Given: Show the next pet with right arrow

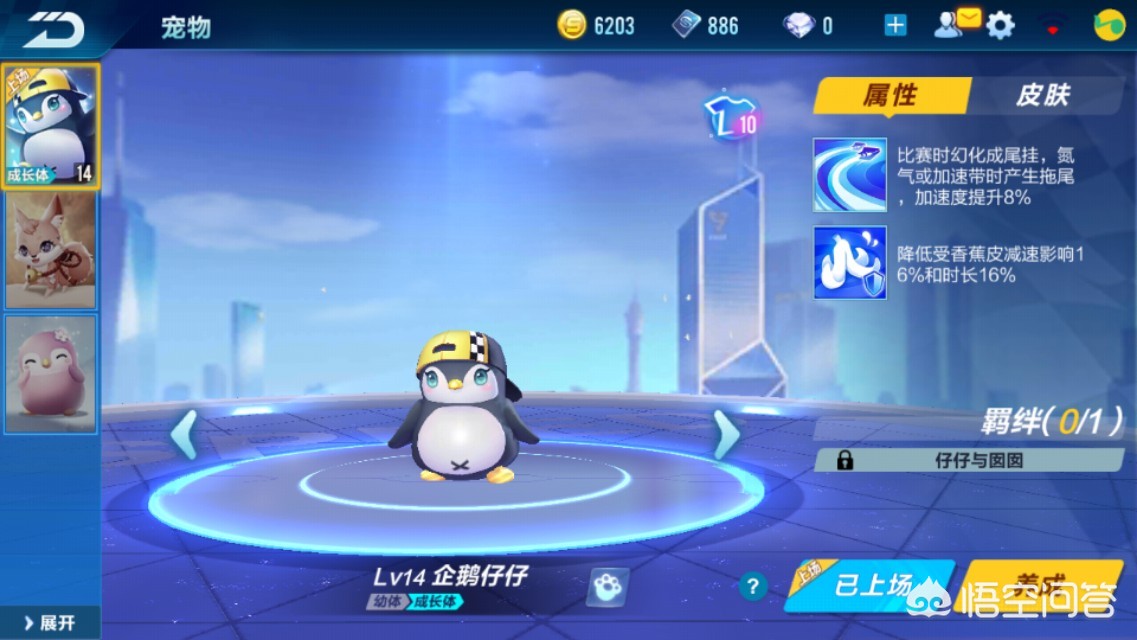Looking at the screenshot, I should (x=727, y=435).
